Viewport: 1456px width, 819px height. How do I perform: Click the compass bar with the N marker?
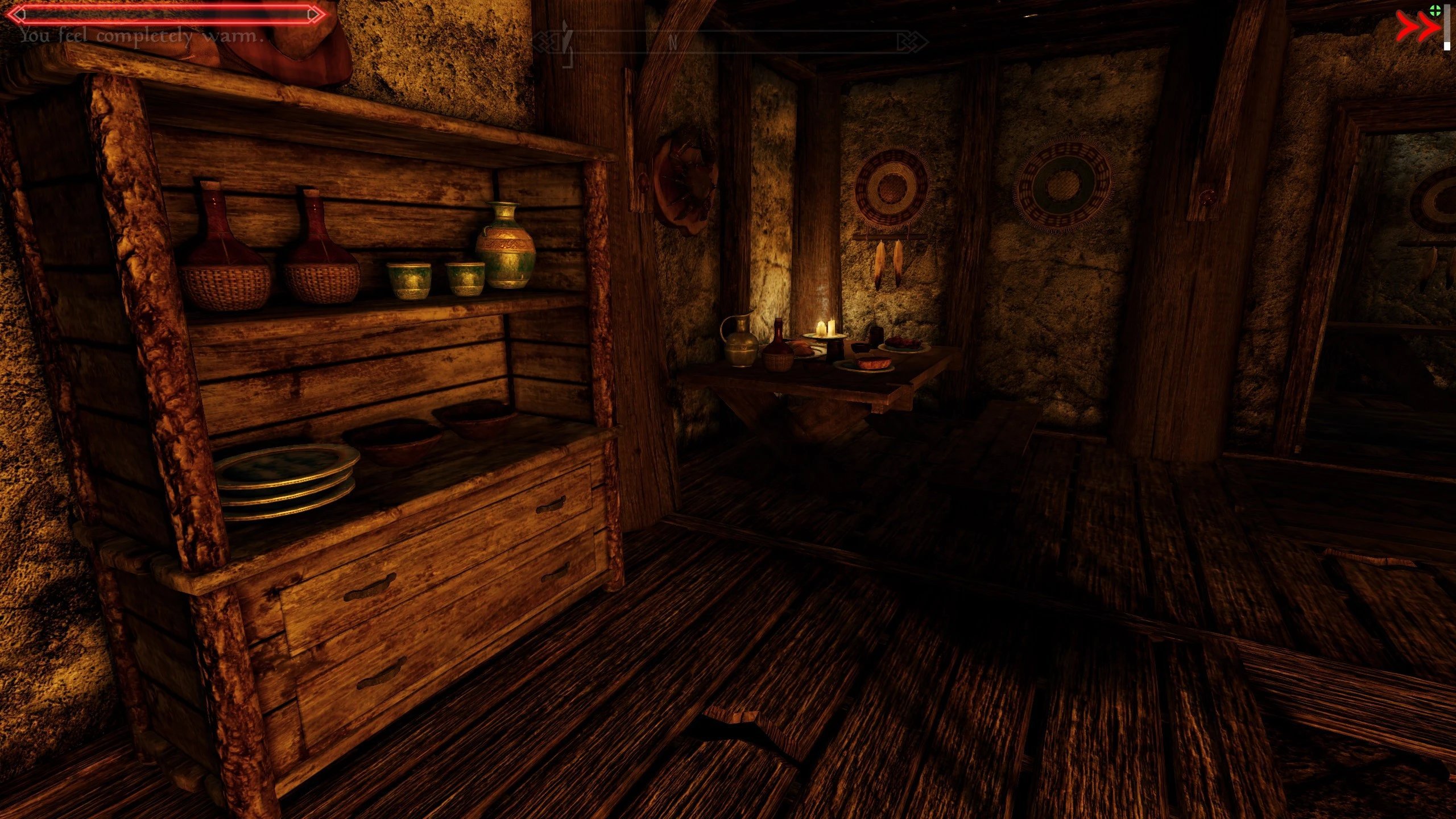(x=730, y=42)
